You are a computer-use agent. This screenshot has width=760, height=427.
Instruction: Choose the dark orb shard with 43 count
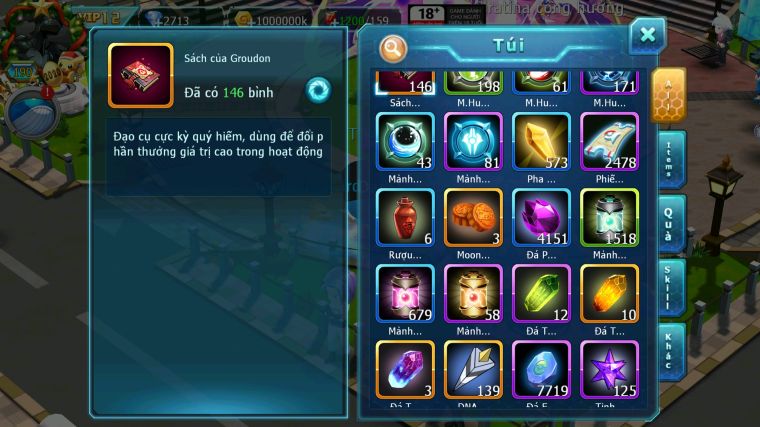405,141
